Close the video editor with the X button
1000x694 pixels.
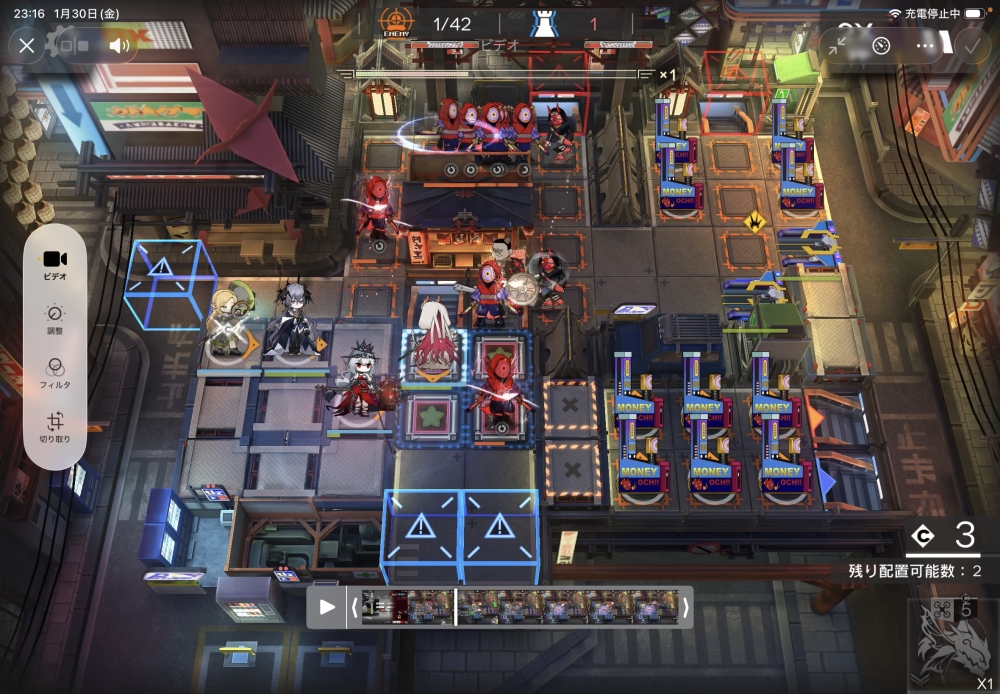[x=27, y=45]
